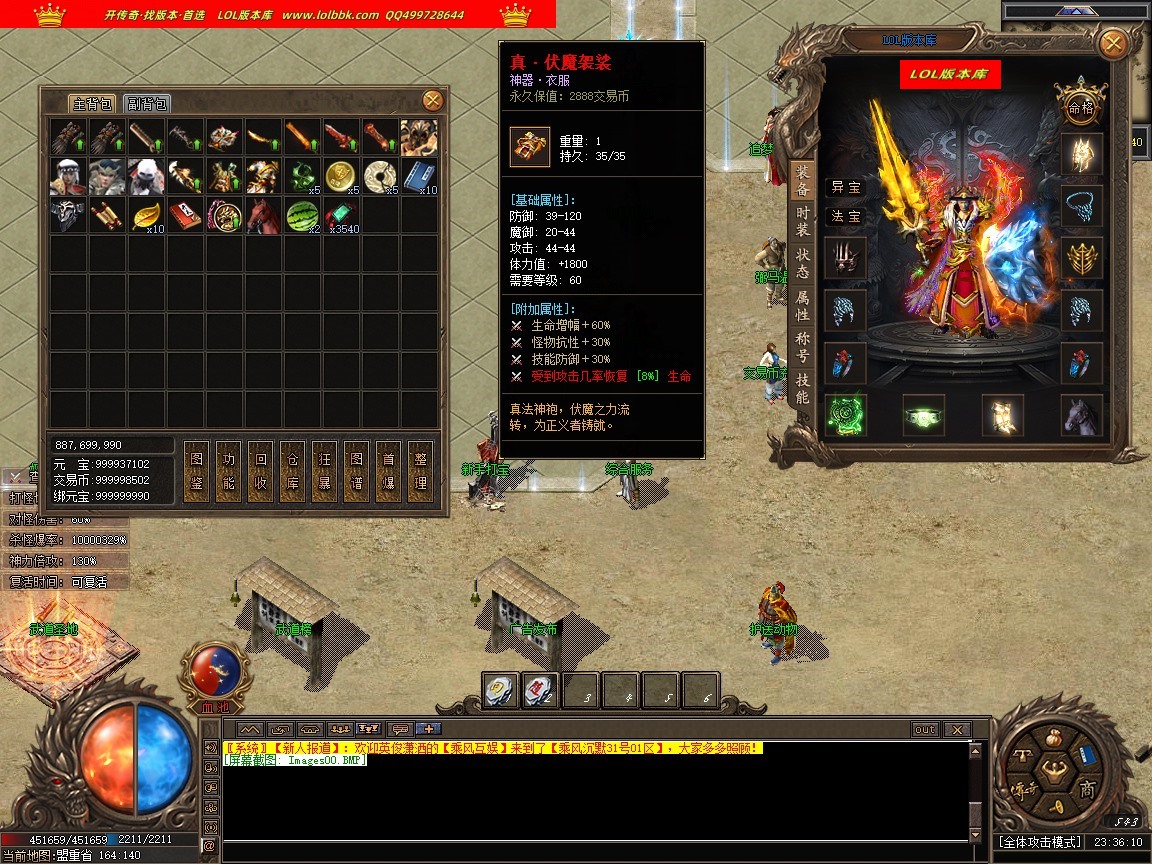Pick the brown horse item in inventory
This screenshot has height=864, width=1152.
coord(264,215)
